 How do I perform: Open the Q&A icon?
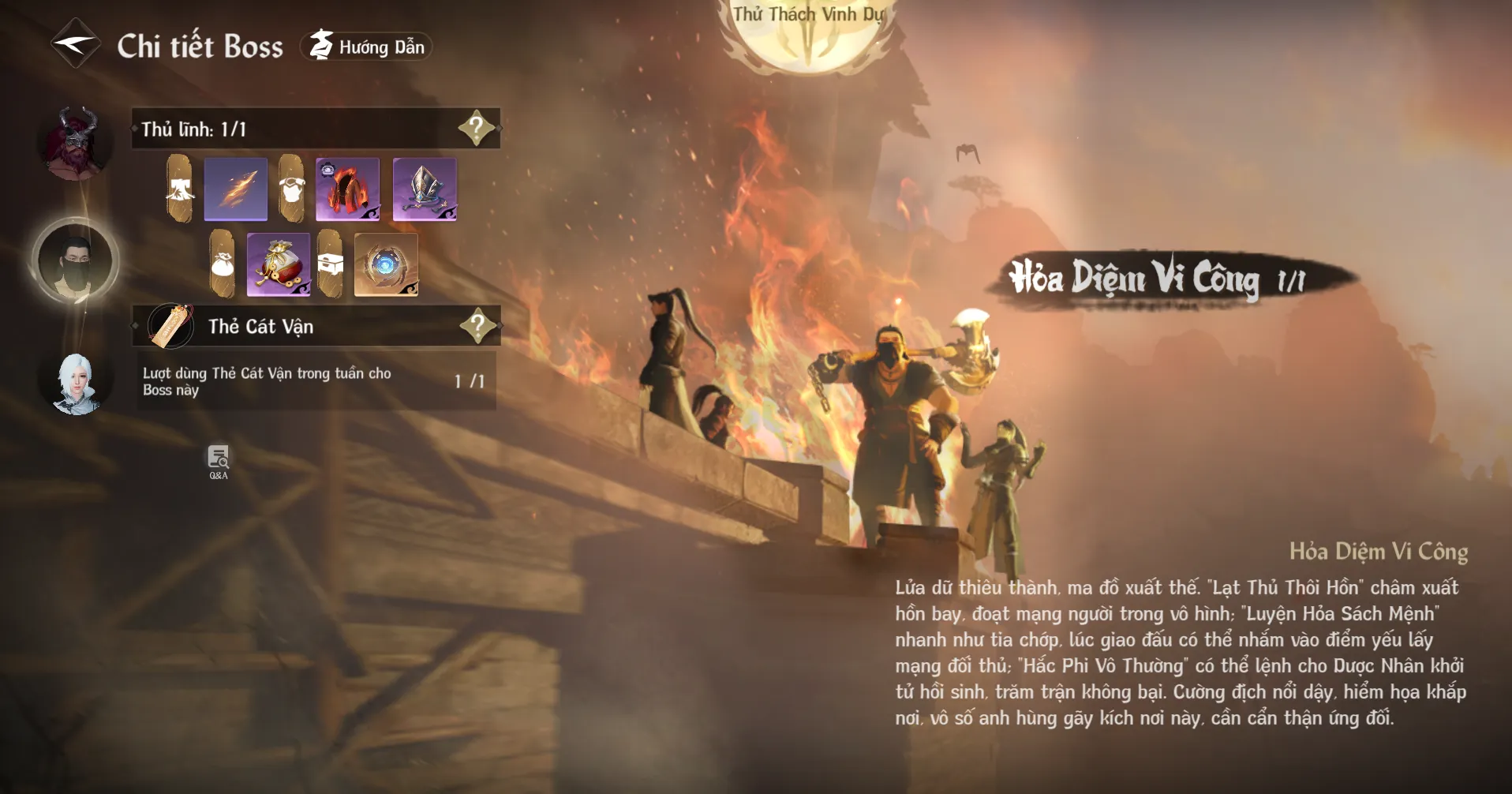tap(219, 462)
